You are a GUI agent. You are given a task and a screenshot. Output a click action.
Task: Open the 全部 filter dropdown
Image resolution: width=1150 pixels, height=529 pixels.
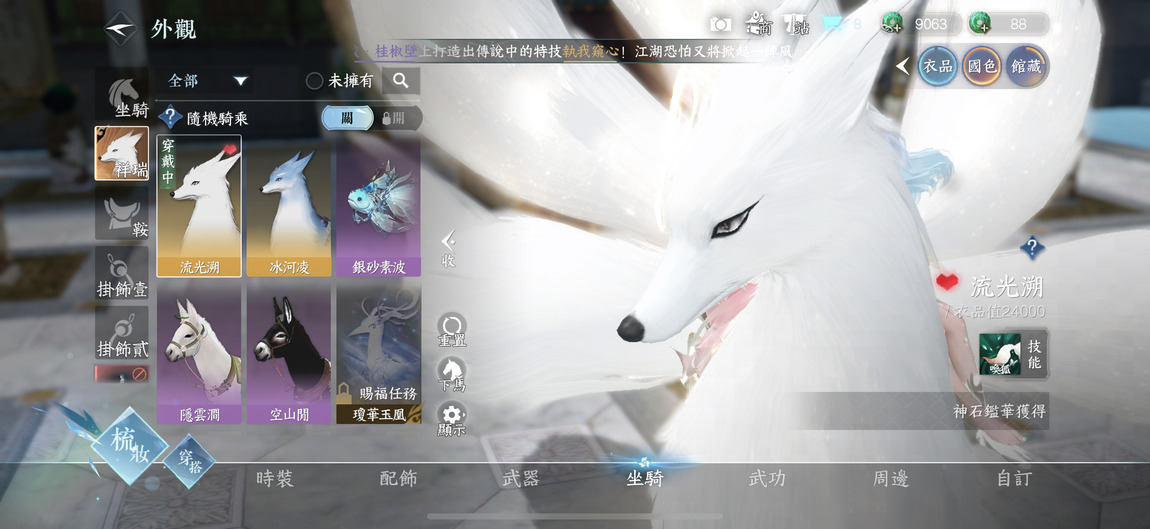pos(208,81)
